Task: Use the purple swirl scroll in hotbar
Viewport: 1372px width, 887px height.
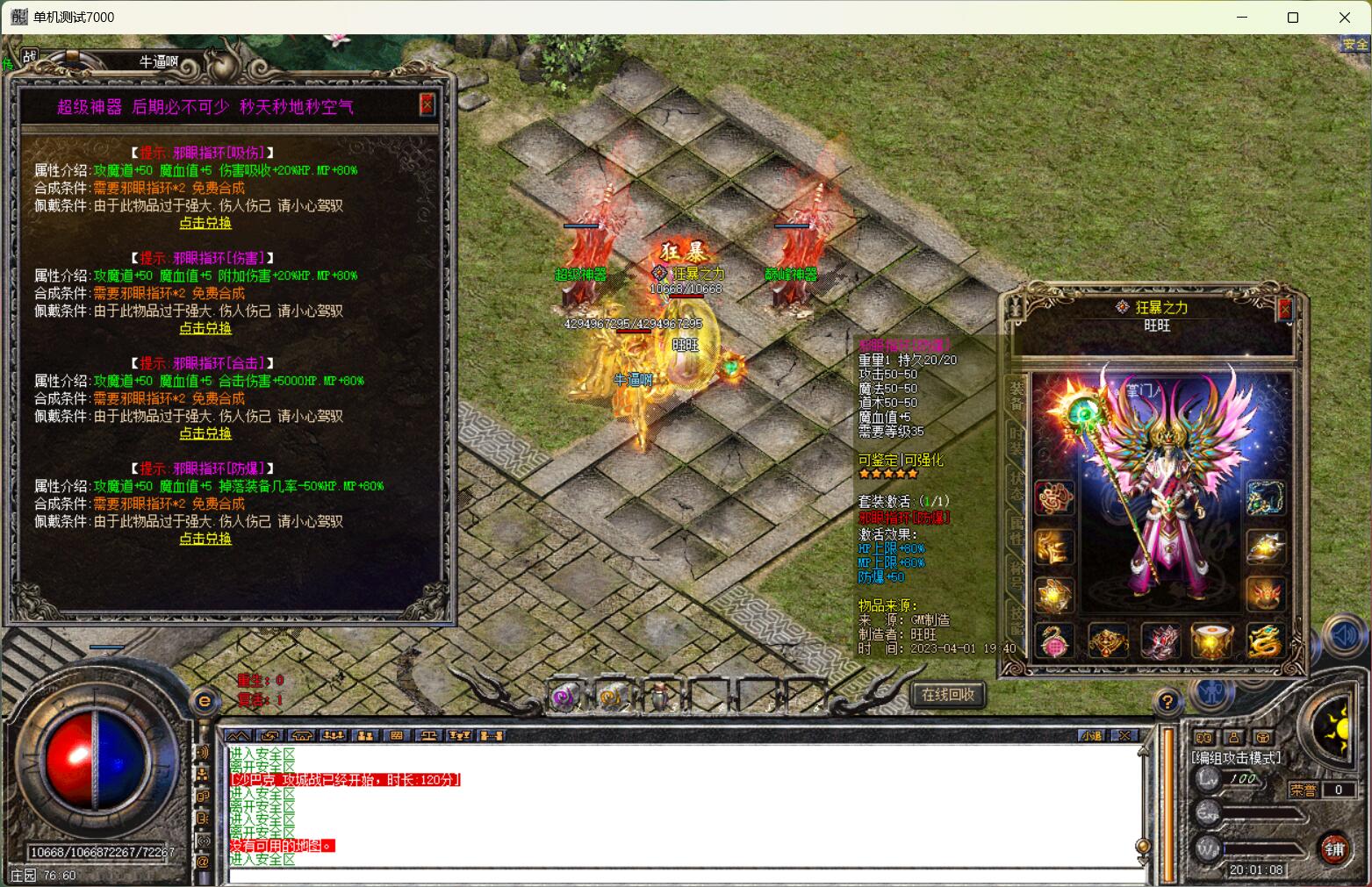Action: [564, 697]
